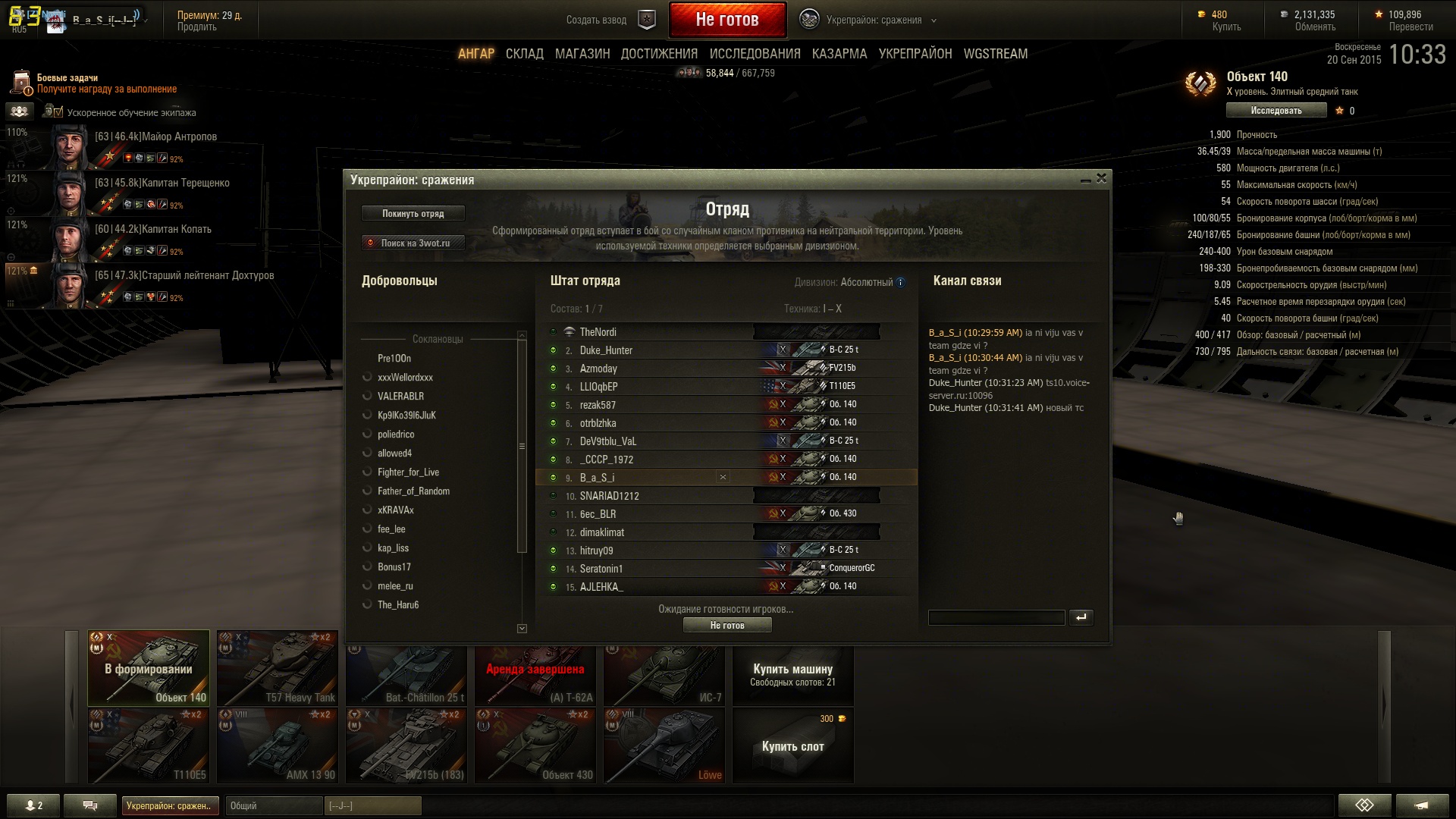
Task: Click the red "Не готов" button at top
Action: 726,20
